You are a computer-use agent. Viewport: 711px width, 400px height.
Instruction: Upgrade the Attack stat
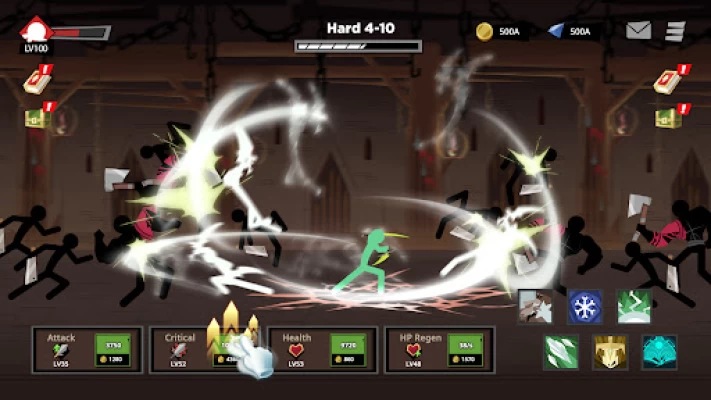112,350
